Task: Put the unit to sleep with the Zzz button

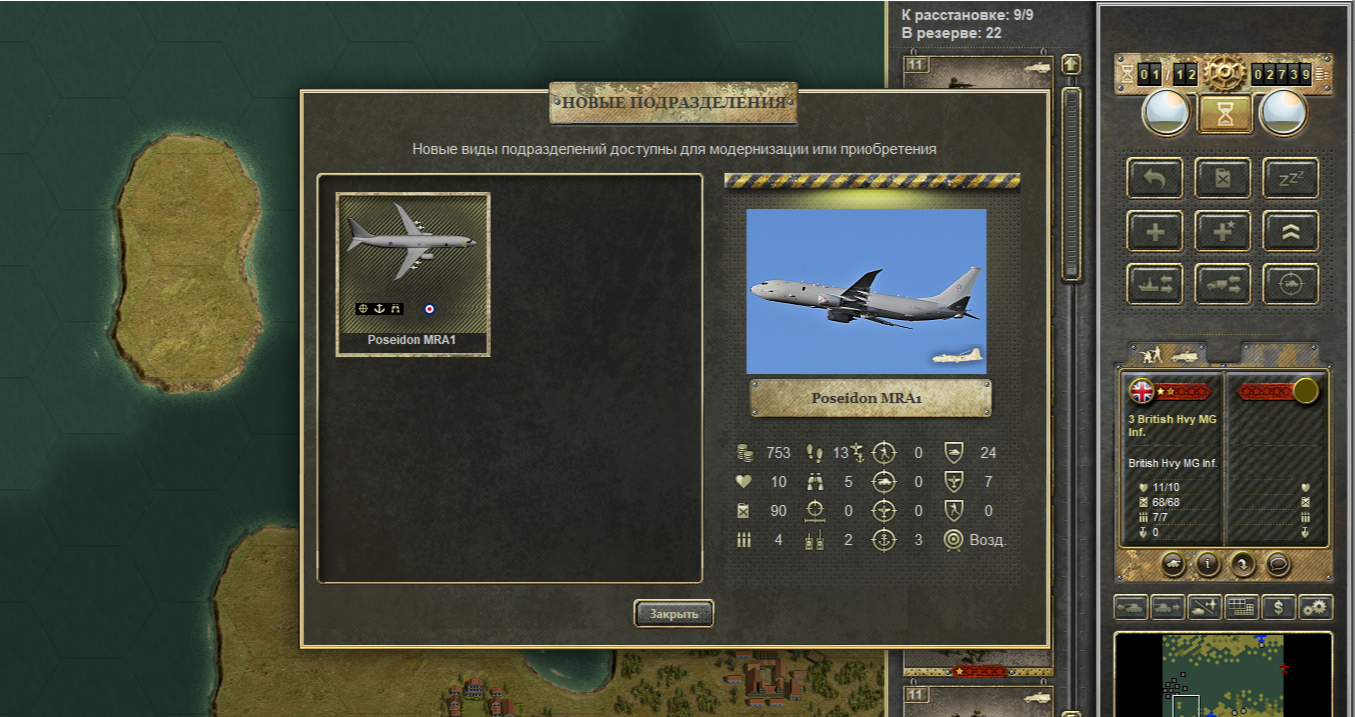Action: [1290, 178]
